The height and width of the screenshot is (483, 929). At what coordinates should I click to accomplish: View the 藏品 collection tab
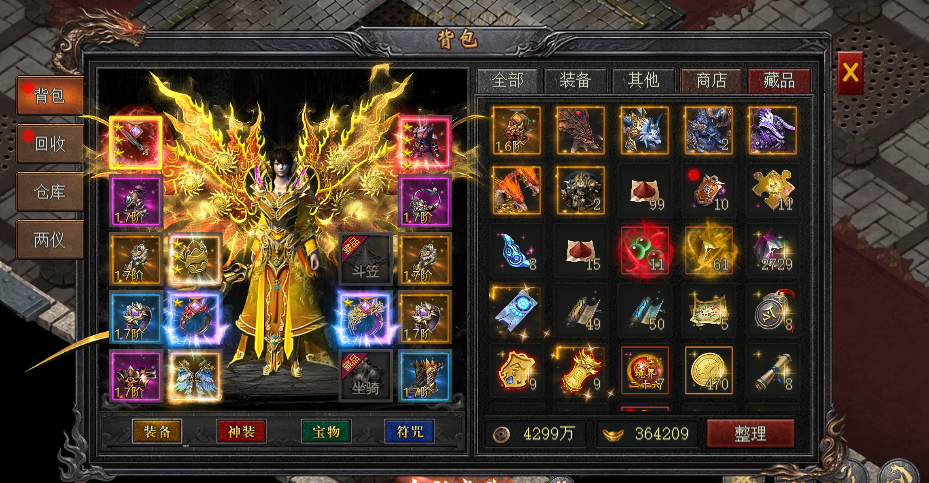click(x=779, y=81)
